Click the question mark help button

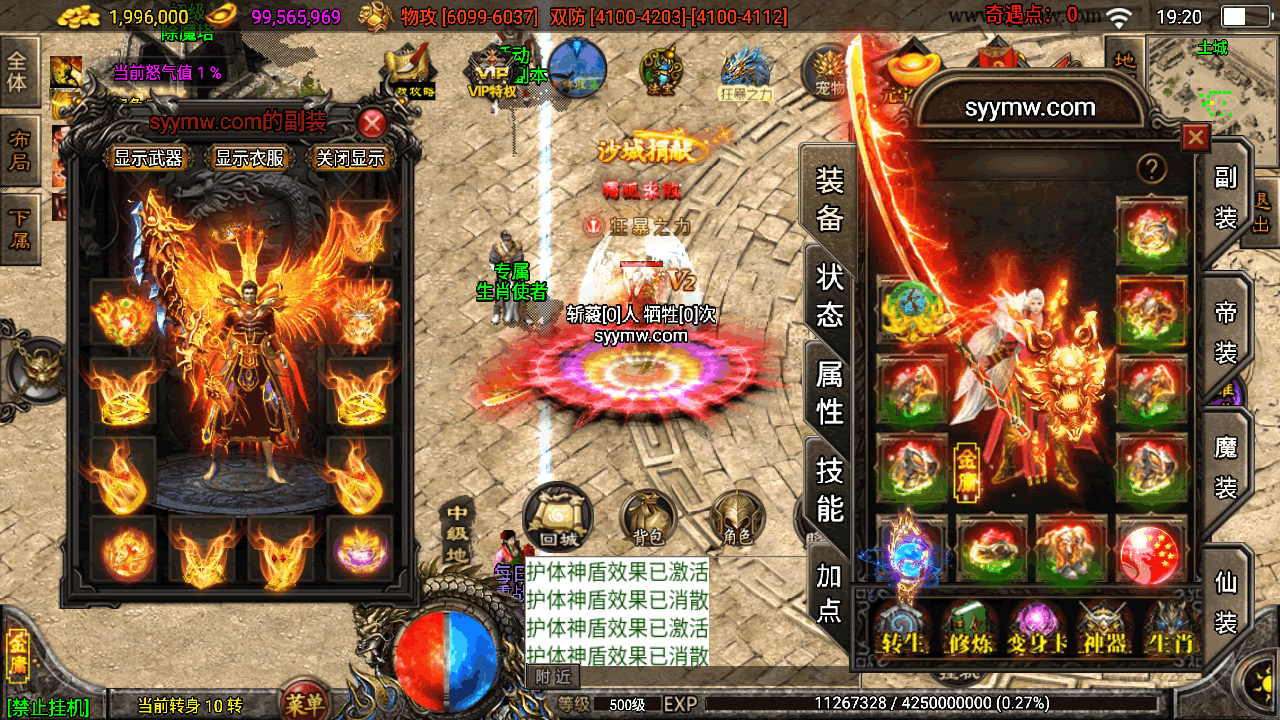[1151, 168]
